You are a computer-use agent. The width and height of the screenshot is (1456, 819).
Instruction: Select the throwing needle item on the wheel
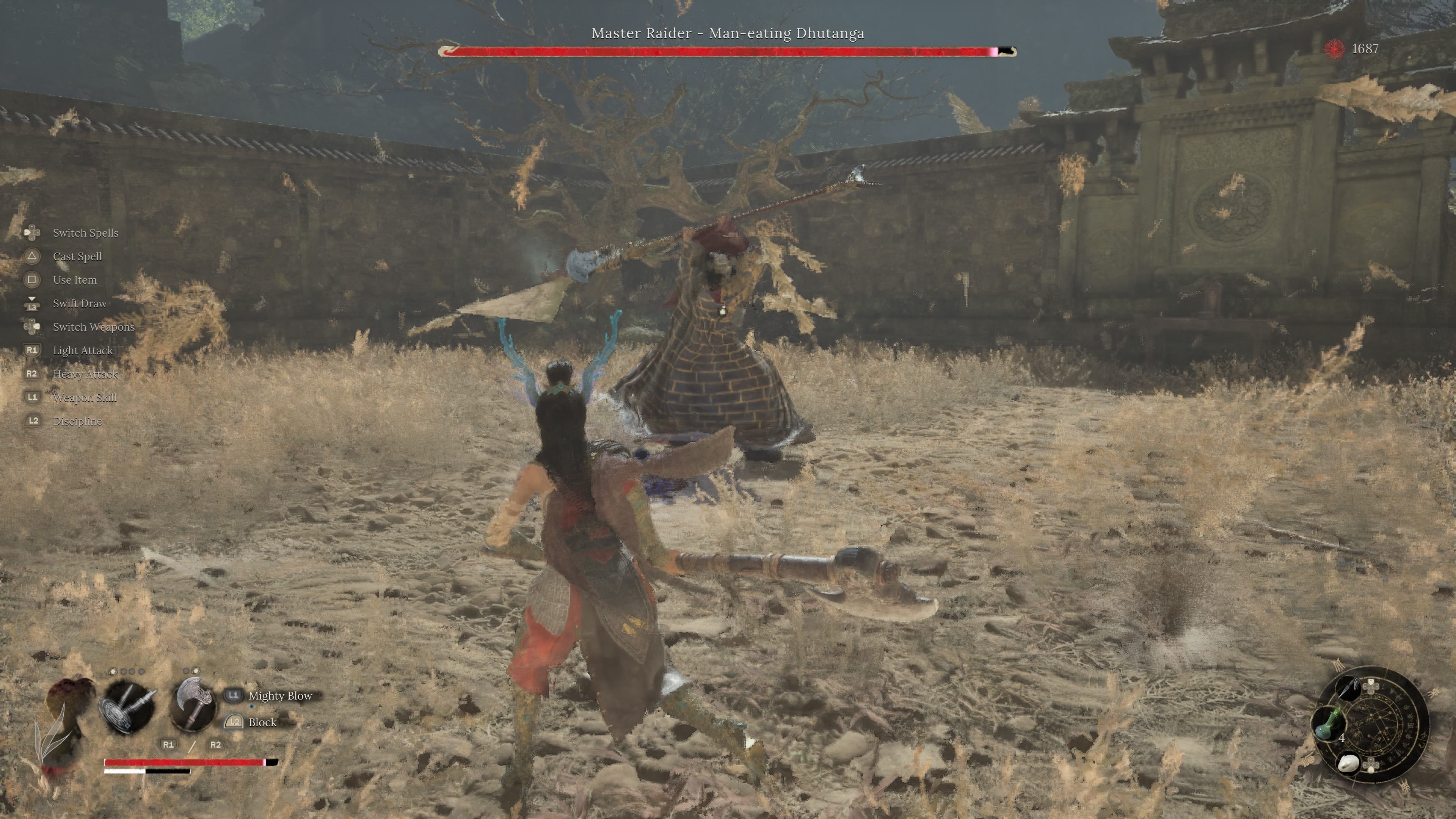[x=1349, y=689]
